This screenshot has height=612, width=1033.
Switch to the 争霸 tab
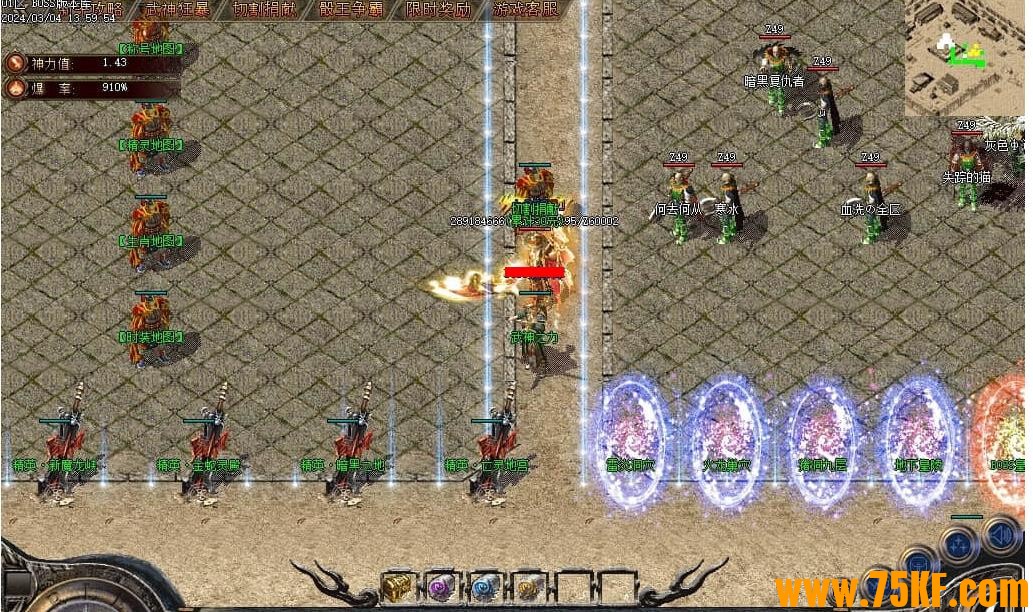tap(351, 10)
